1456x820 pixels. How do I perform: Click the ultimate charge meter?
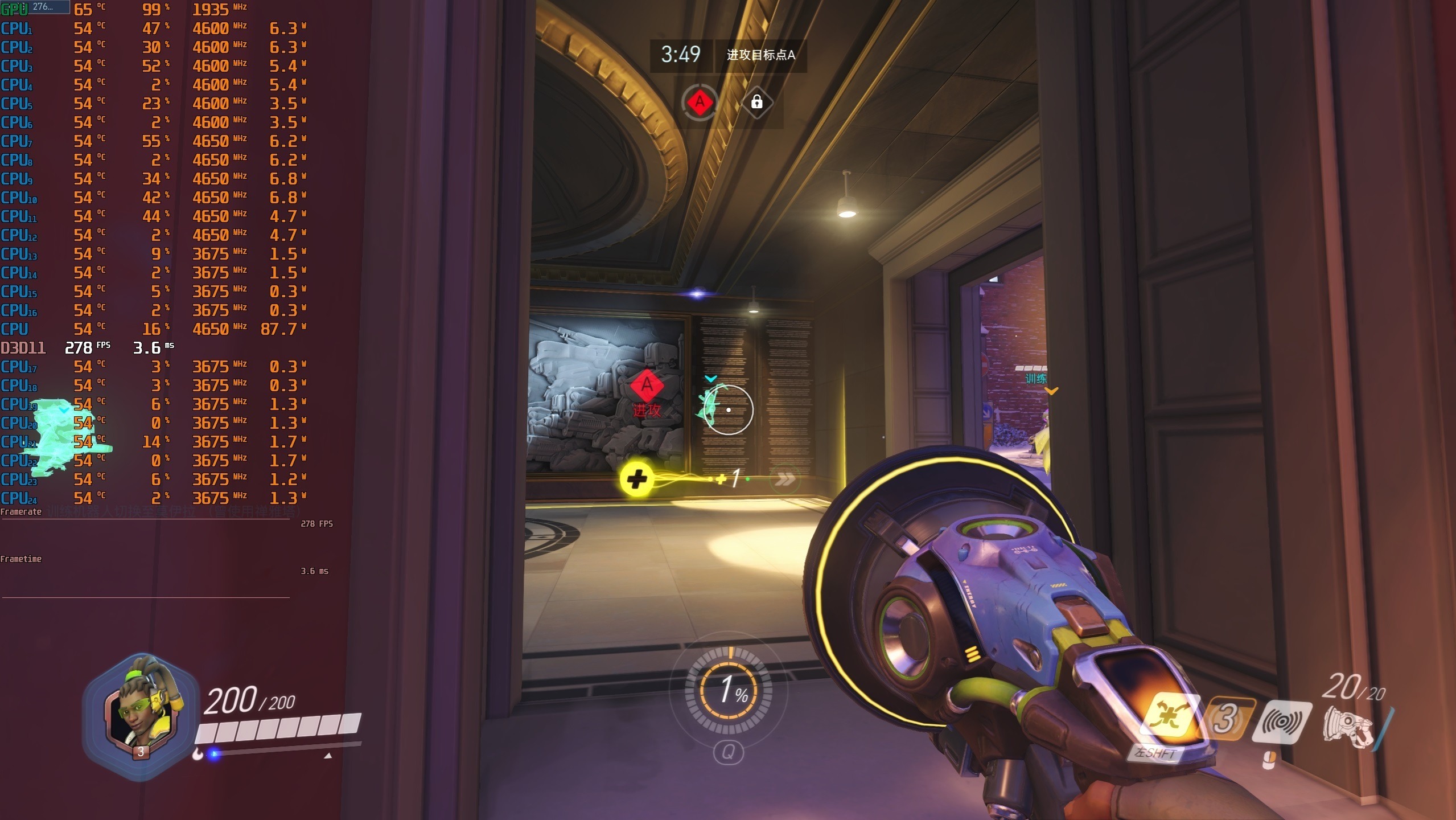(x=729, y=690)
